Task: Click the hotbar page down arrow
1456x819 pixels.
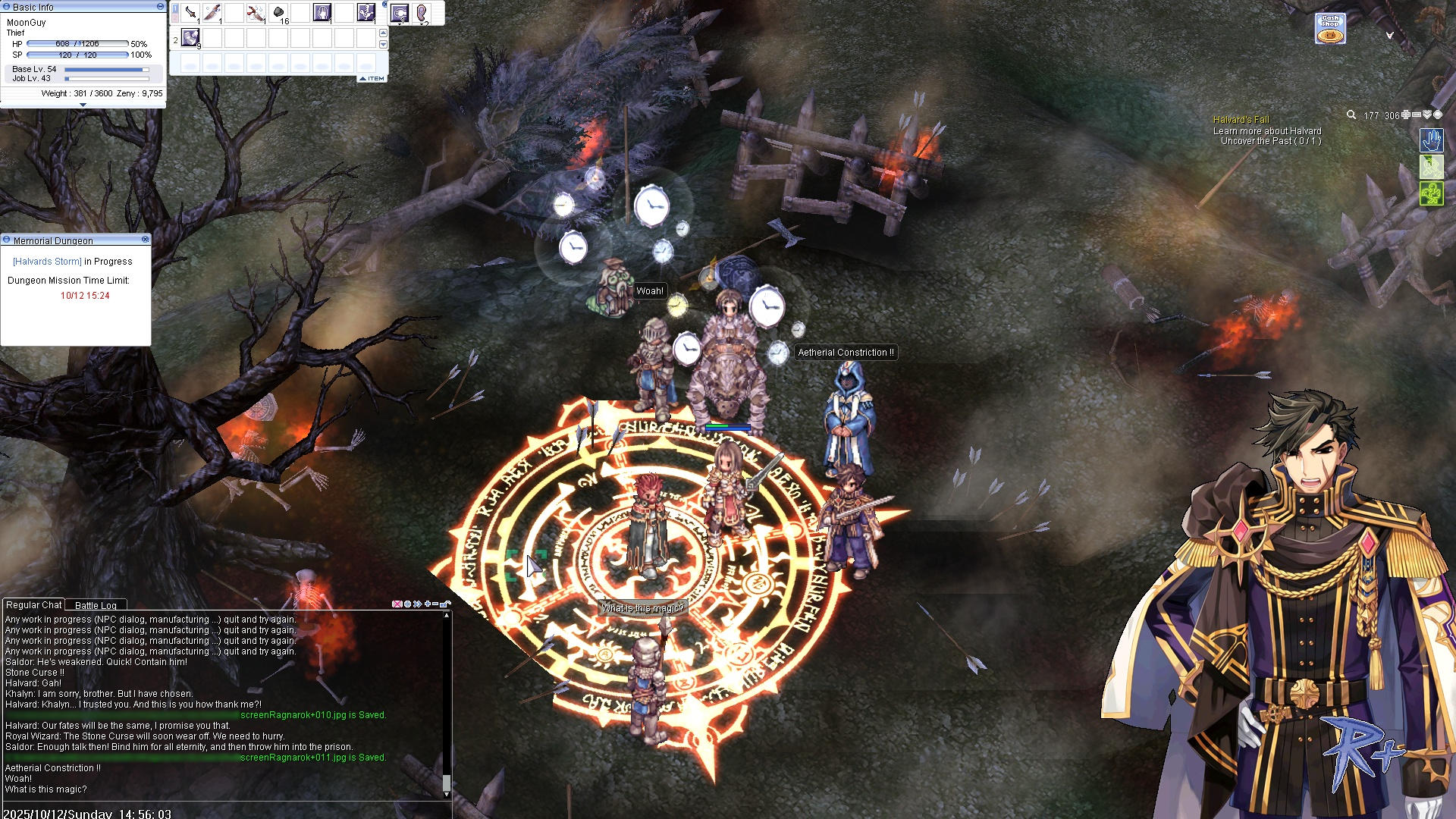Action: 383,45
